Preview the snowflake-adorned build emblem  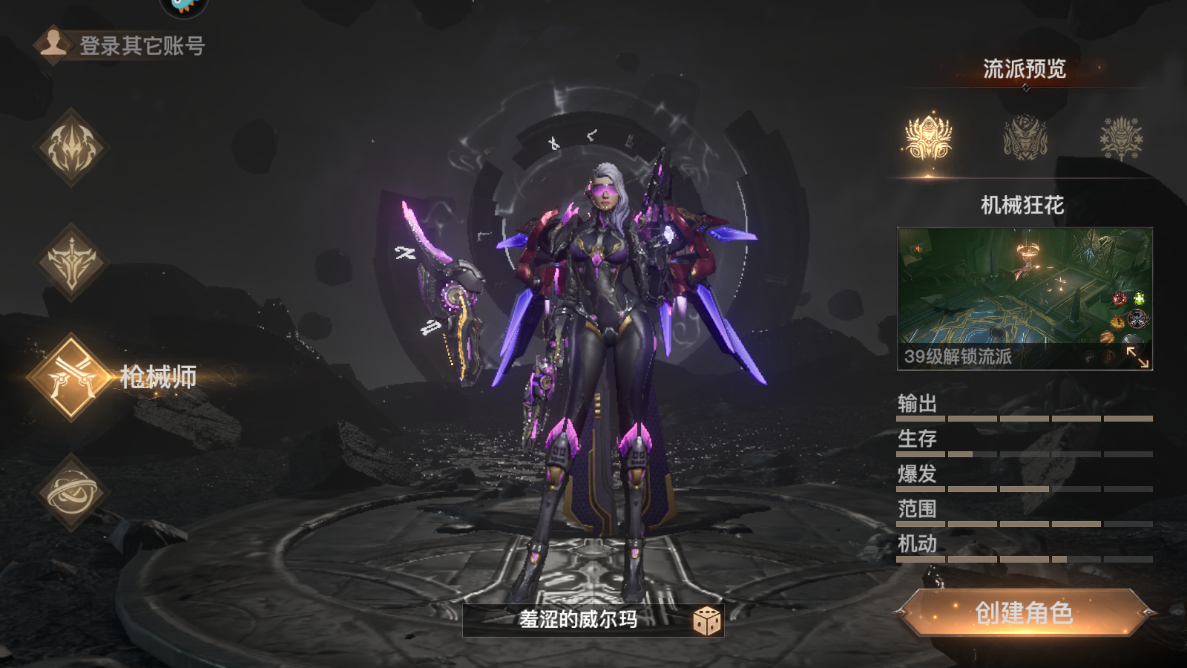[1121, 137]
